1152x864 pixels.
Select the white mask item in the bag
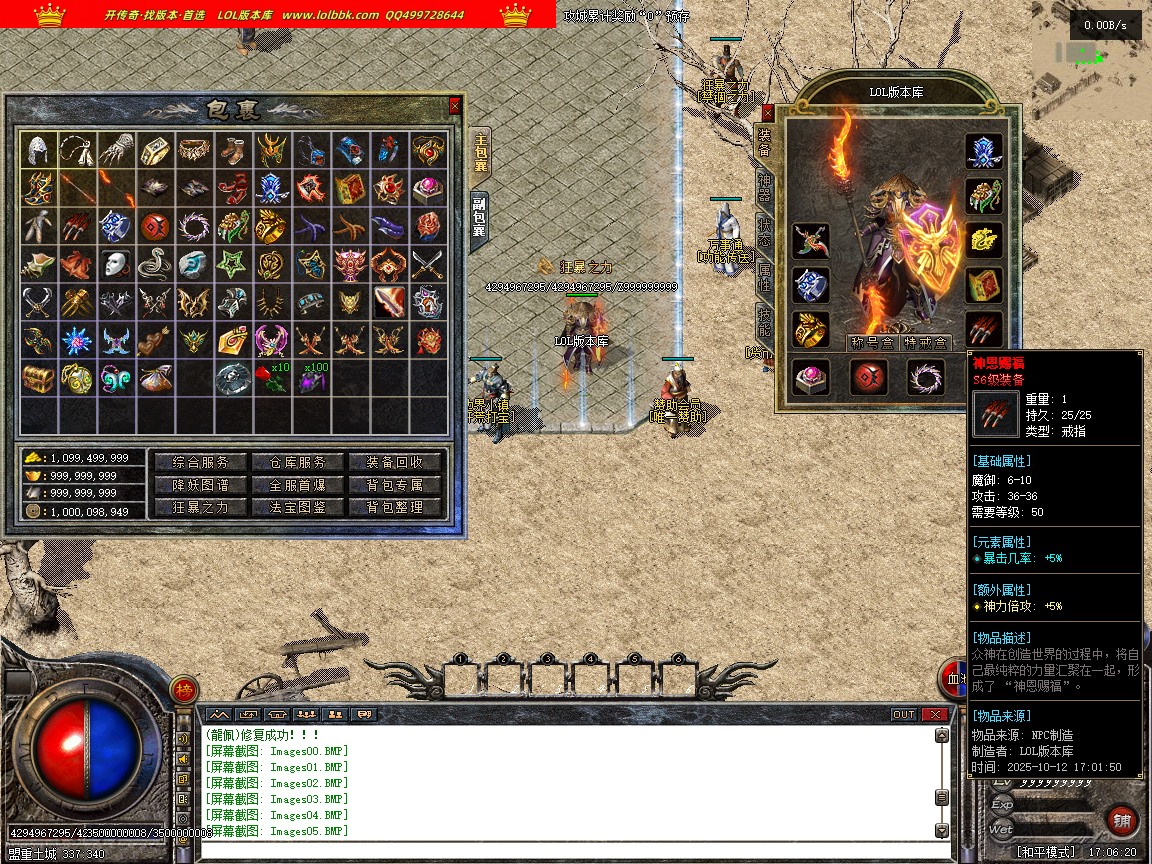tap(116, 264)
